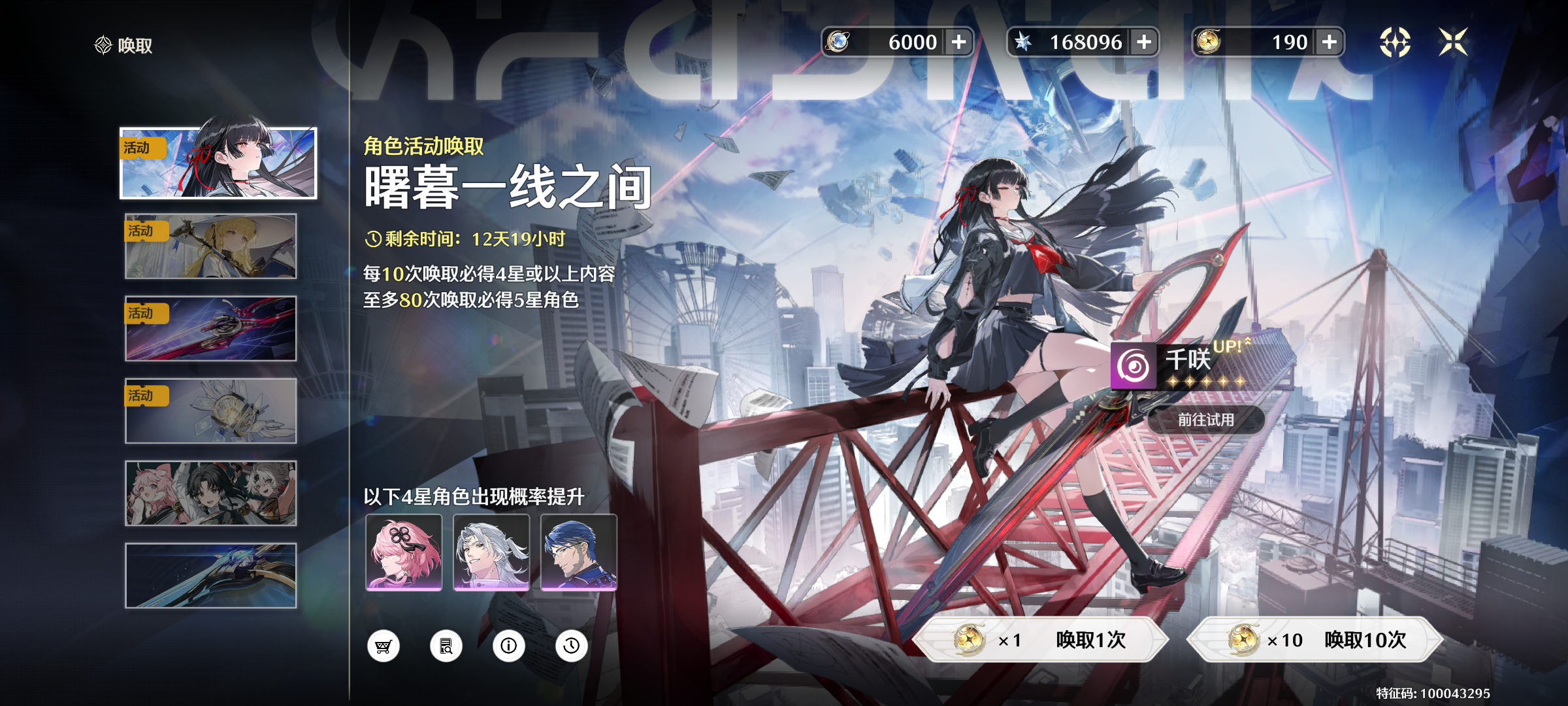Open the shop via the cart icon
The image size is (1568, 706).
pyautogui.click(x=383, y=646)
